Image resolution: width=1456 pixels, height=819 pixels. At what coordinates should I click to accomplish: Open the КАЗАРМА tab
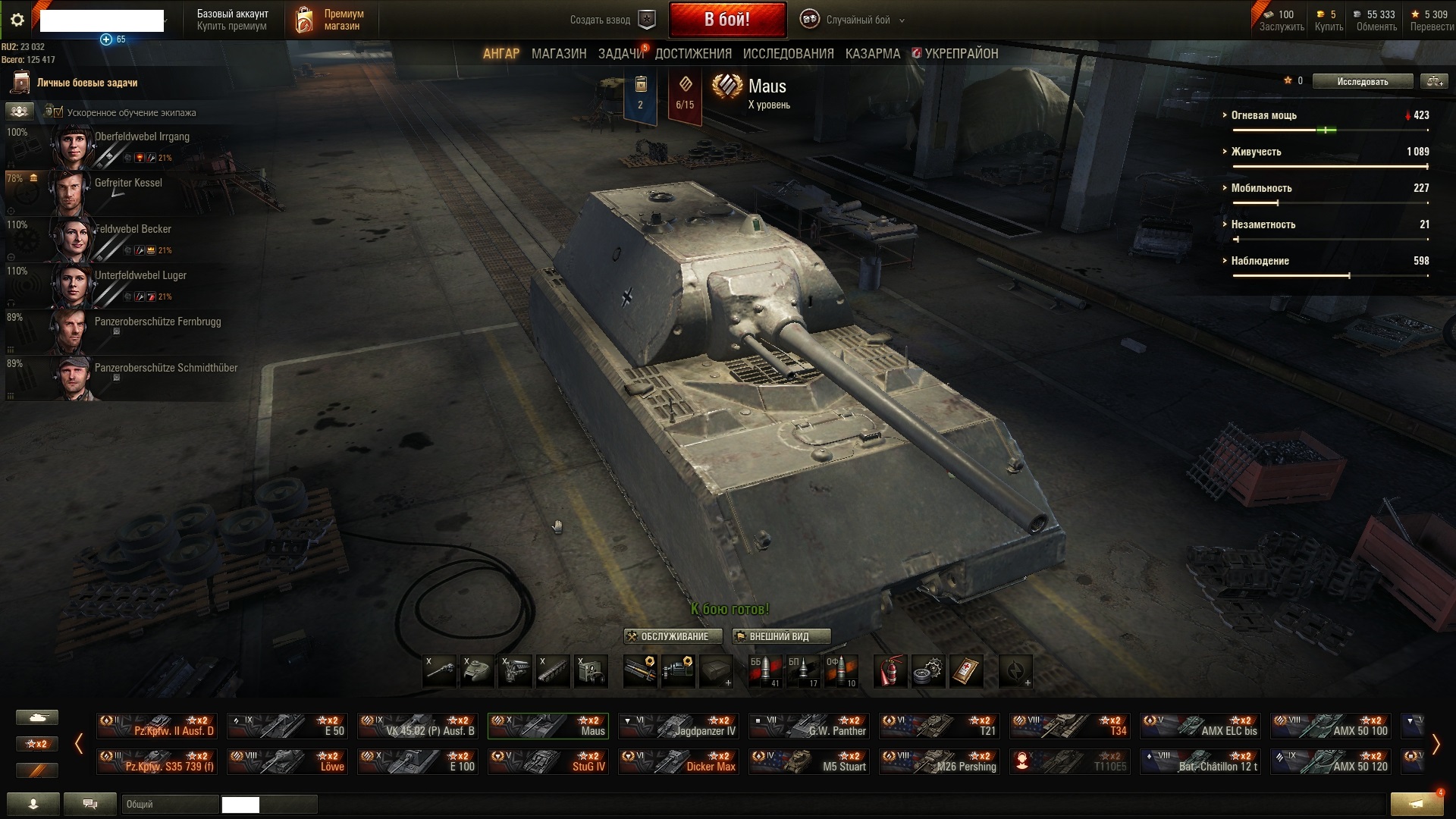tap(872, 54)
